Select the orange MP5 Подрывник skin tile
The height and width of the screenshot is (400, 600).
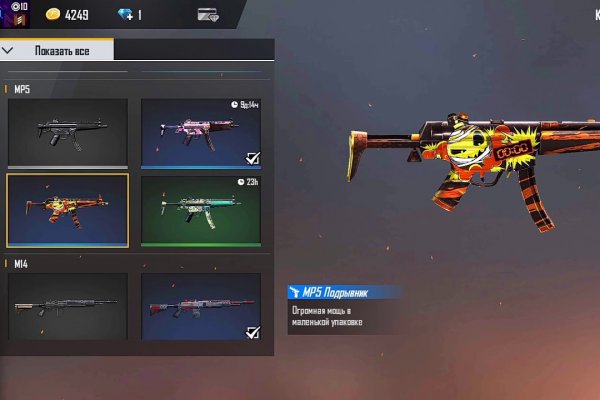[68, 210]
